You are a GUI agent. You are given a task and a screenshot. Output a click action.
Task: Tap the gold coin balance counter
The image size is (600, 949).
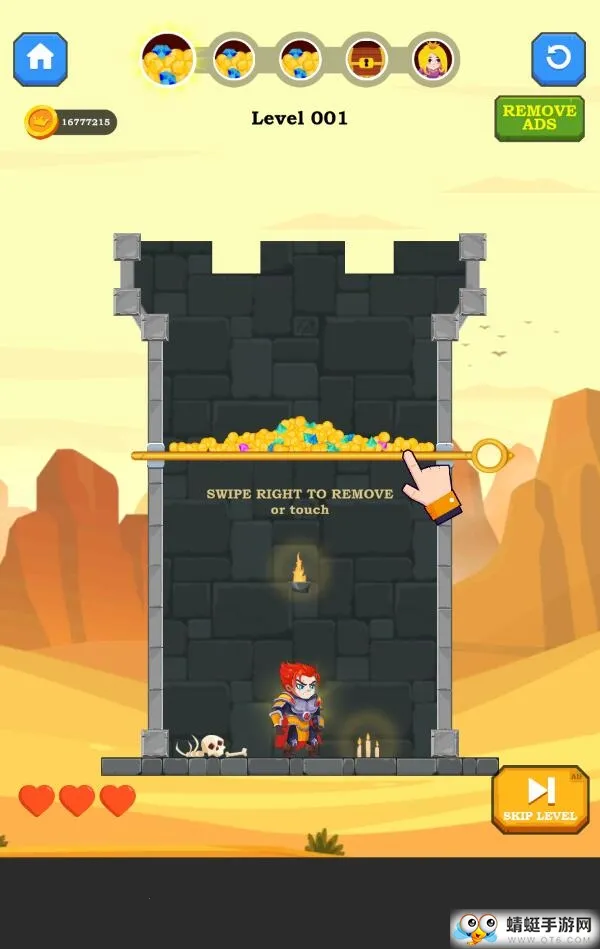pyautogui.click(x=71, y=122)
